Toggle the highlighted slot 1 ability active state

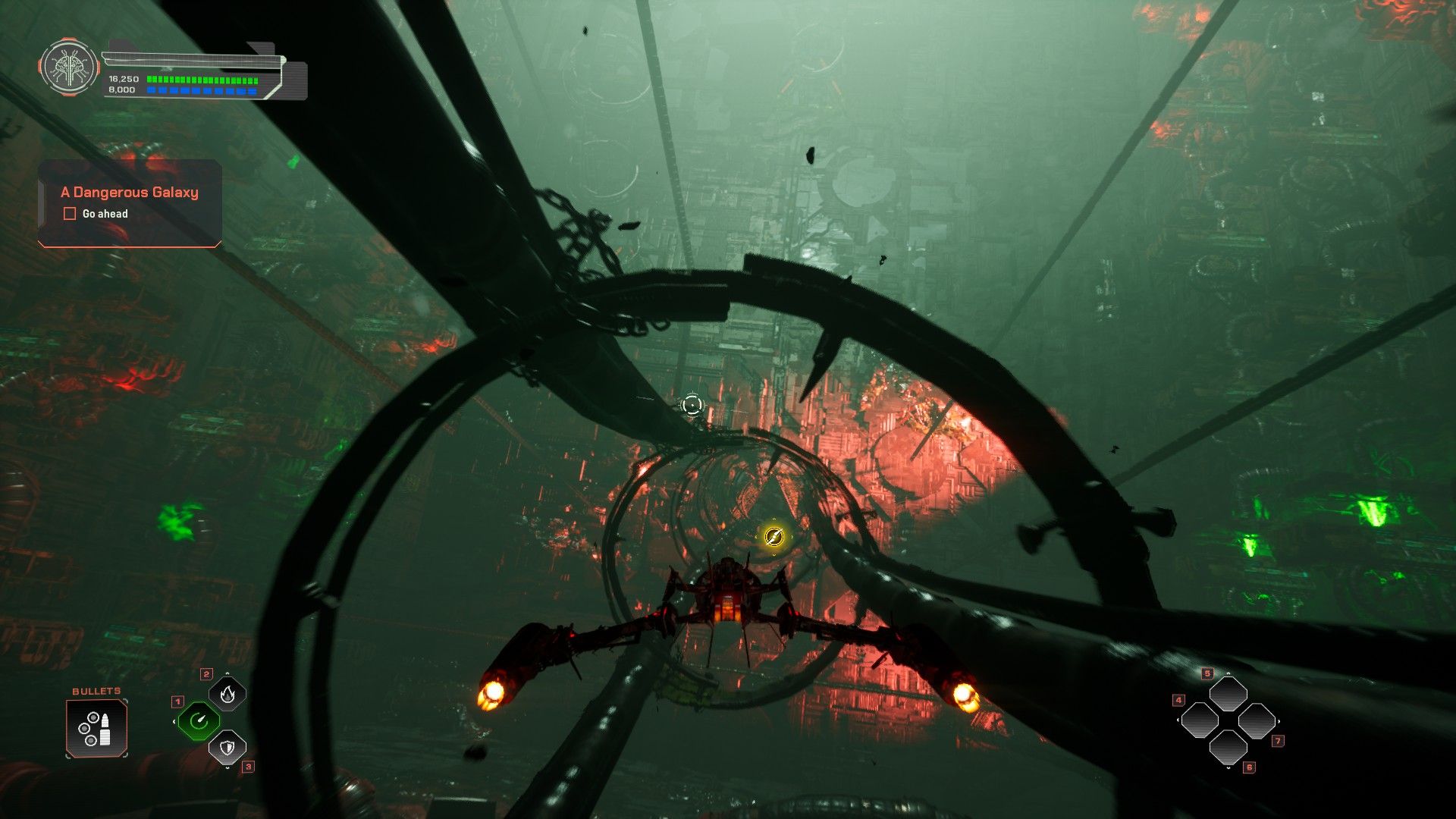click(x=199, y=721)
